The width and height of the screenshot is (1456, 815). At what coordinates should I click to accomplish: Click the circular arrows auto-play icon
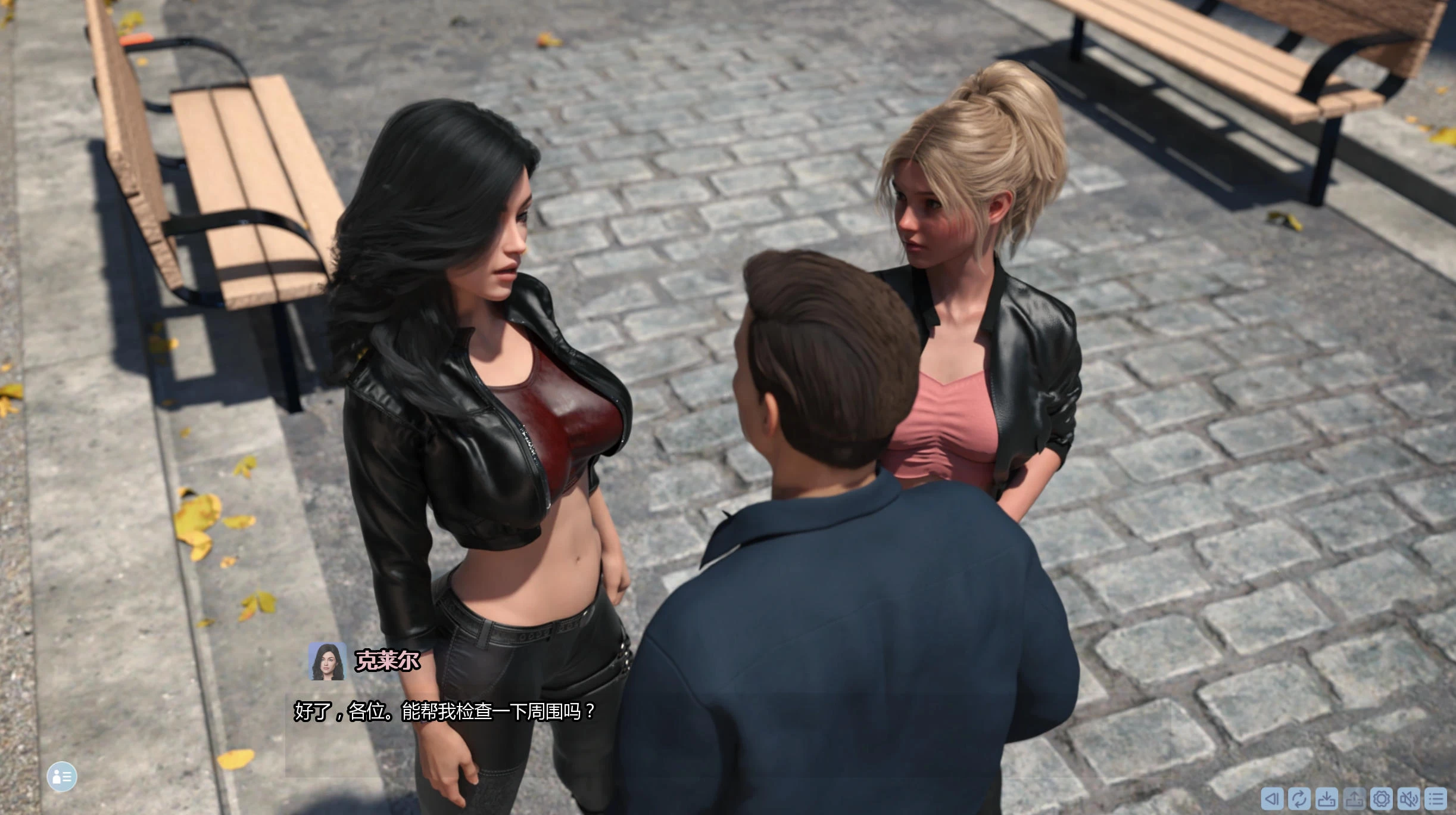click(1299, 798)
